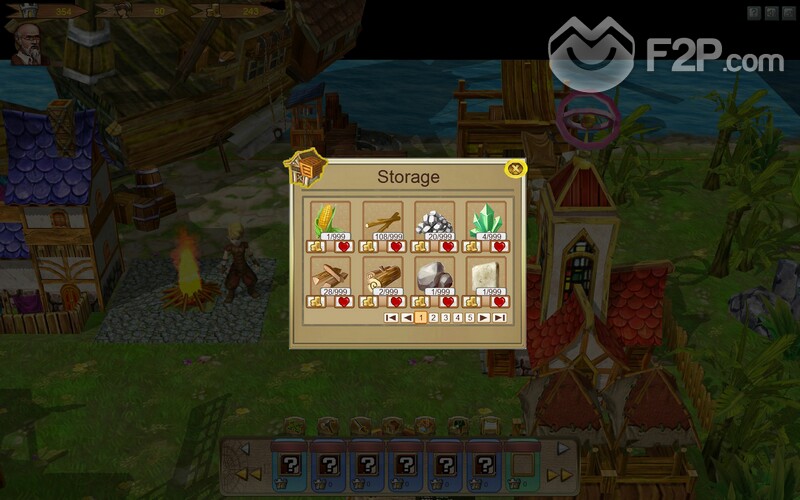Viewport: 800px width, 500px height.
Task: Go to the next storage page
Action: point(484,318)
